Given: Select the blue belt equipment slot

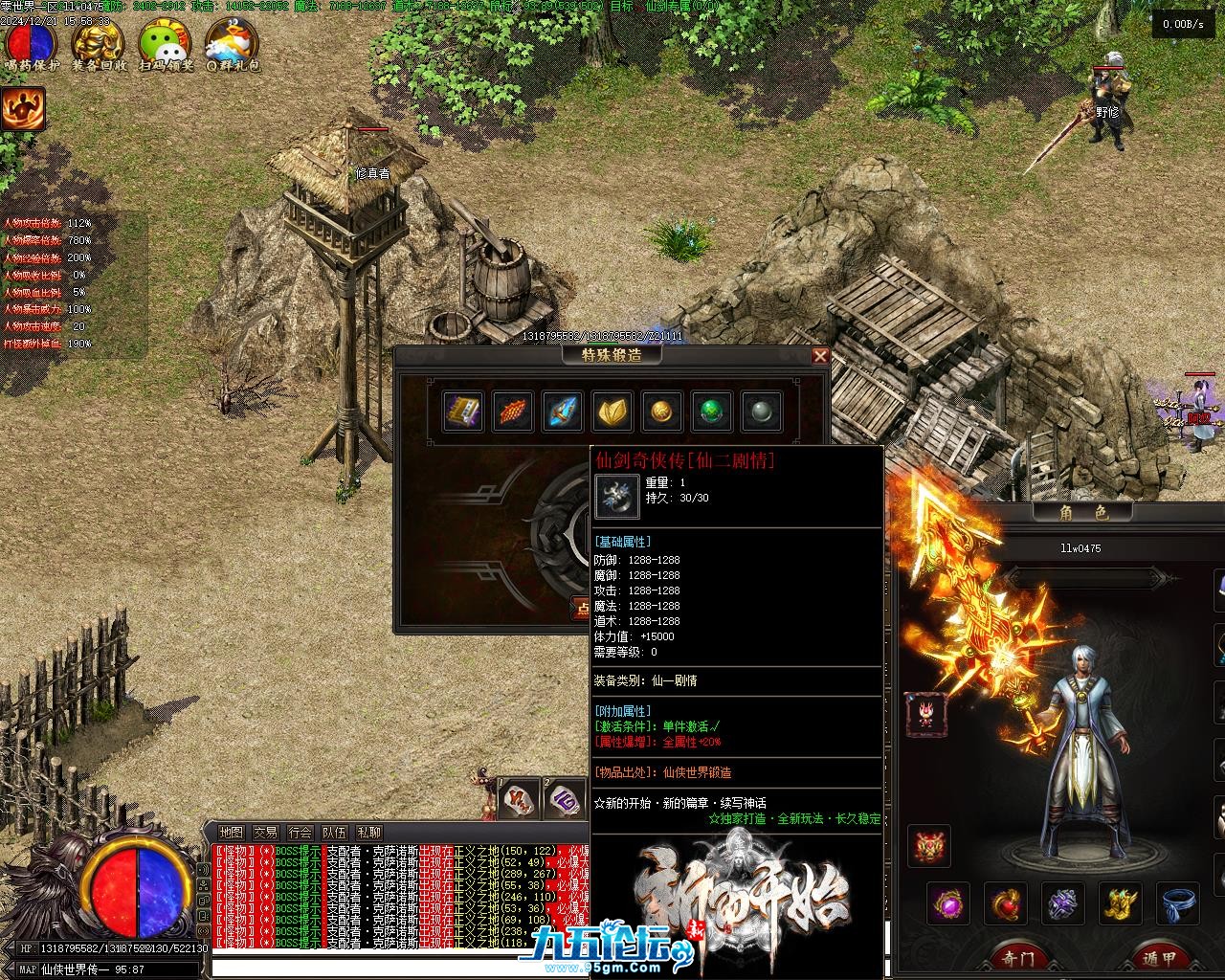Looking at the screenshot, I should click(x=1179, y=903).
